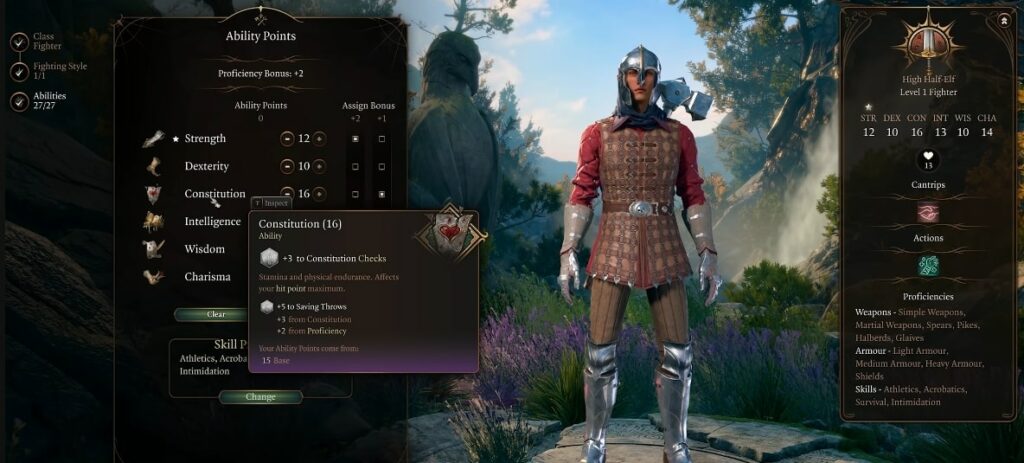Image resolution: width=1024 pixels, height=463 pixels.
Task: Toggle the +2 bonus checkbox for Strength
Action: point(355,138)
